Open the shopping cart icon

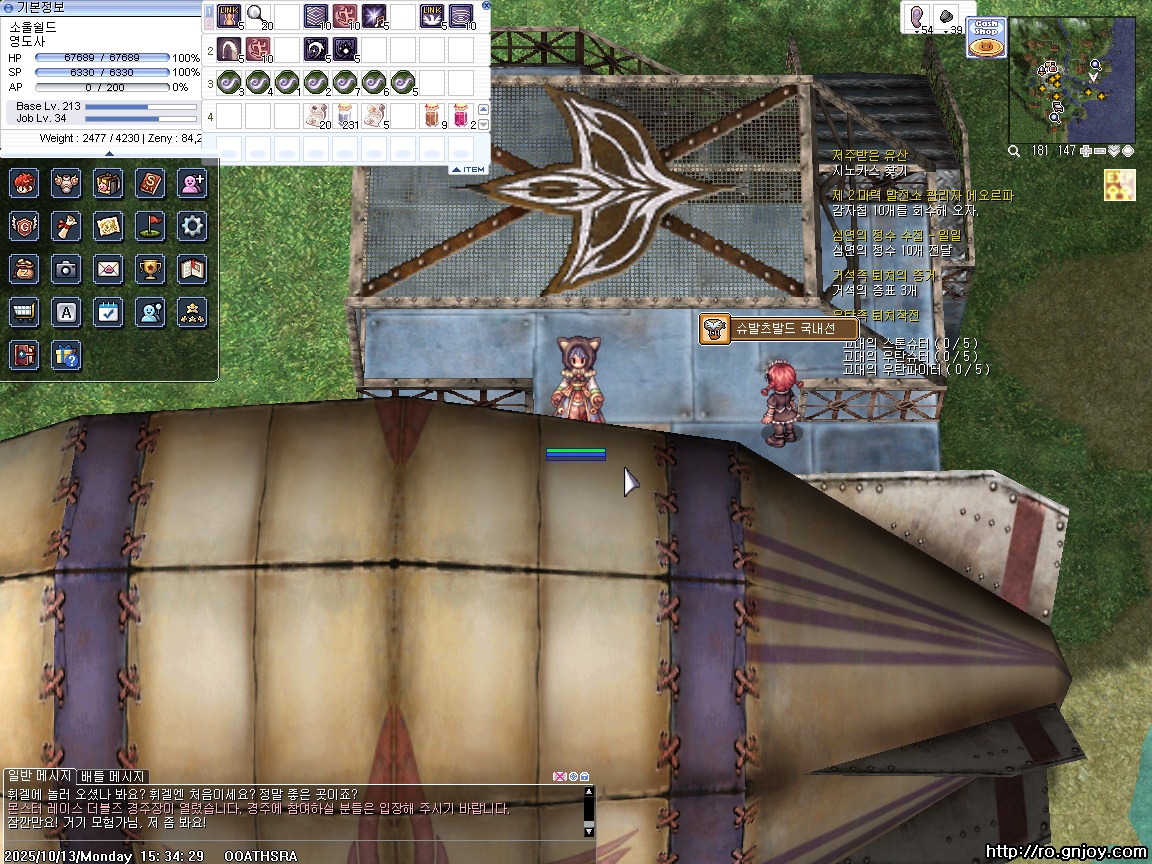pos(24,312)
